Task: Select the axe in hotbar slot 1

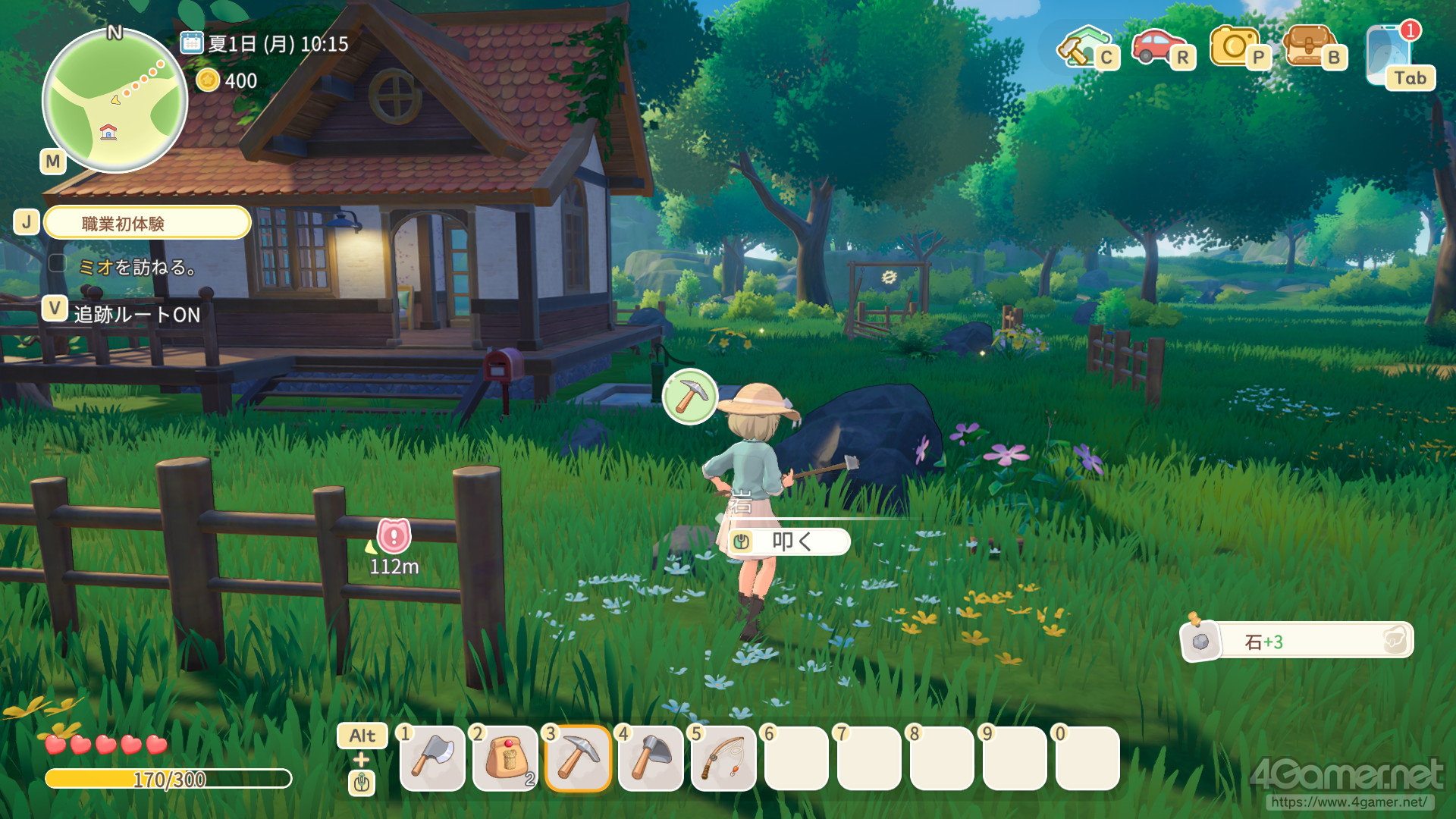Action: (432, 758)
